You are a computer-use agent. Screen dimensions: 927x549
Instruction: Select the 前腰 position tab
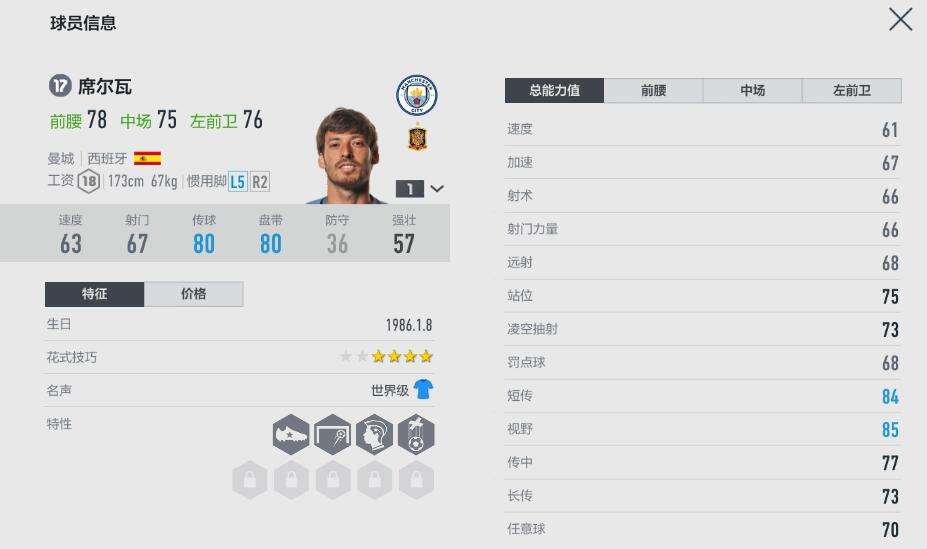coord(653,90)
